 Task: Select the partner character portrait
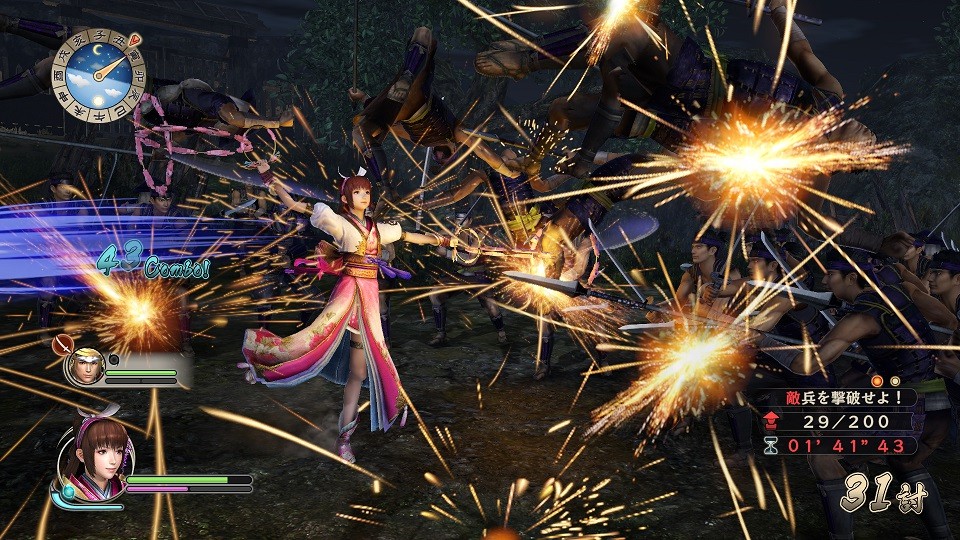point(84,367)
